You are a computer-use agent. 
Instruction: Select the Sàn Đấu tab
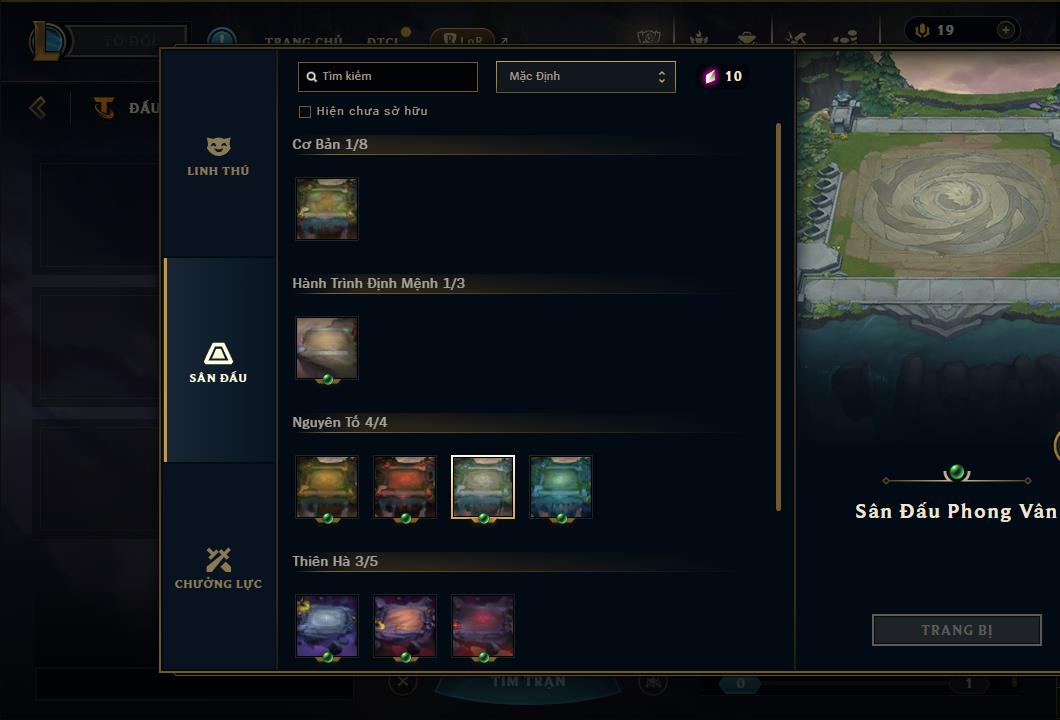(x=218, y=362)
